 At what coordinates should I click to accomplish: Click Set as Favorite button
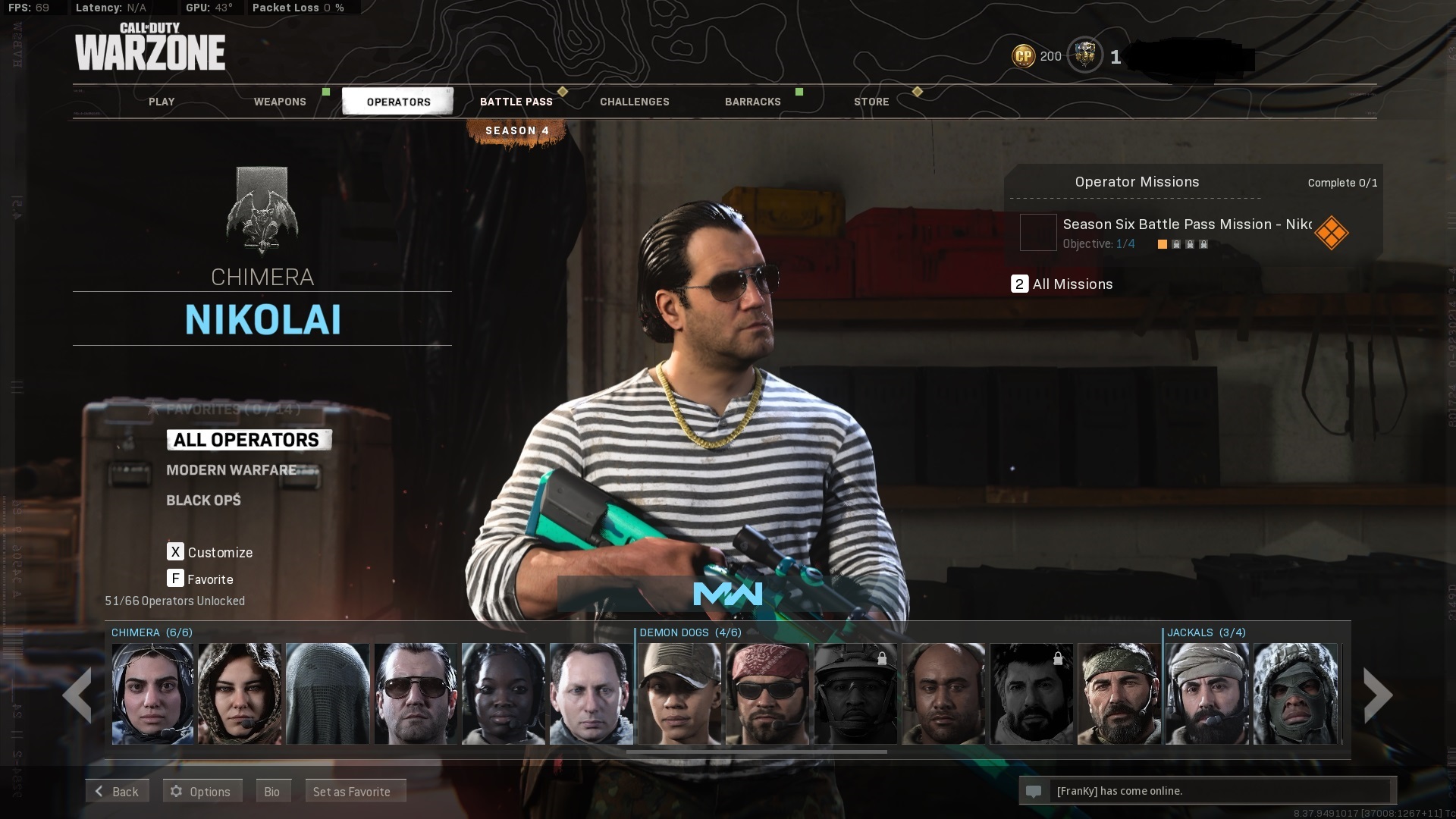tap(354, 791)
